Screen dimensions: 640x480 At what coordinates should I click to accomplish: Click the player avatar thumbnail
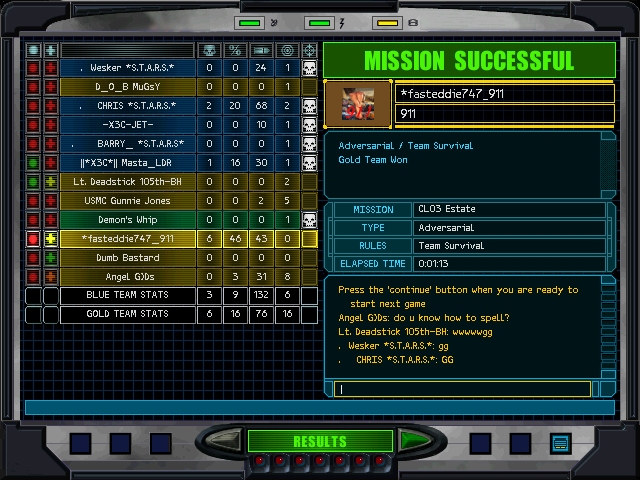[x=359, y=104]
